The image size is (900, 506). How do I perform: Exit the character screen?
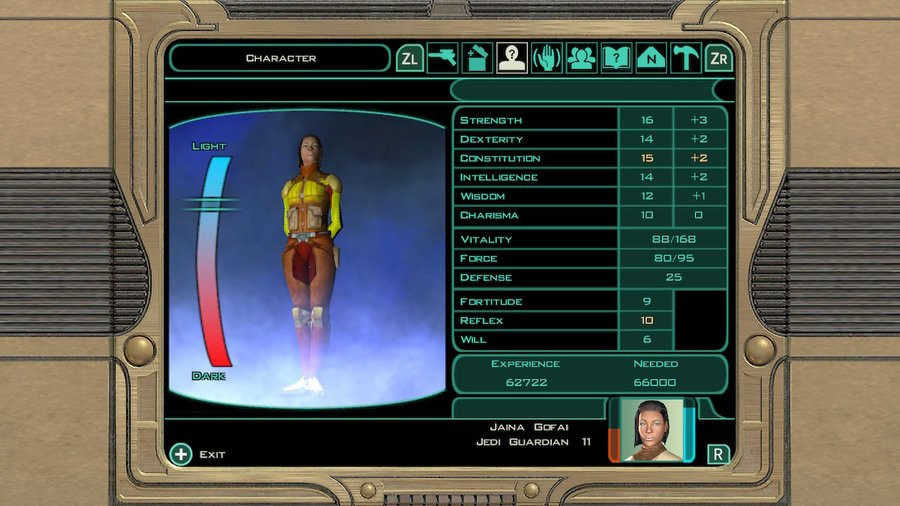198,454
